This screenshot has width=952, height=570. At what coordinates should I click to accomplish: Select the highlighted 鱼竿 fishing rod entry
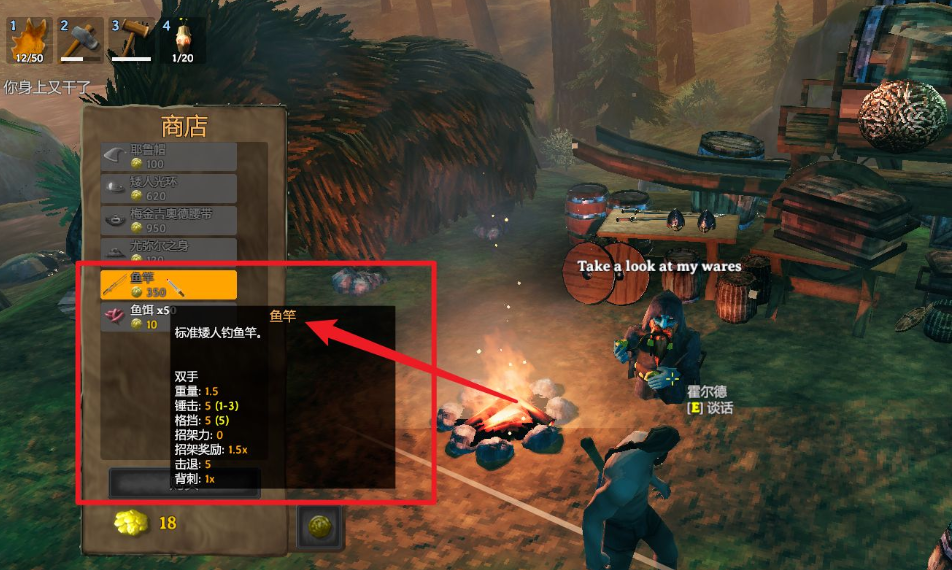(169, 284)
